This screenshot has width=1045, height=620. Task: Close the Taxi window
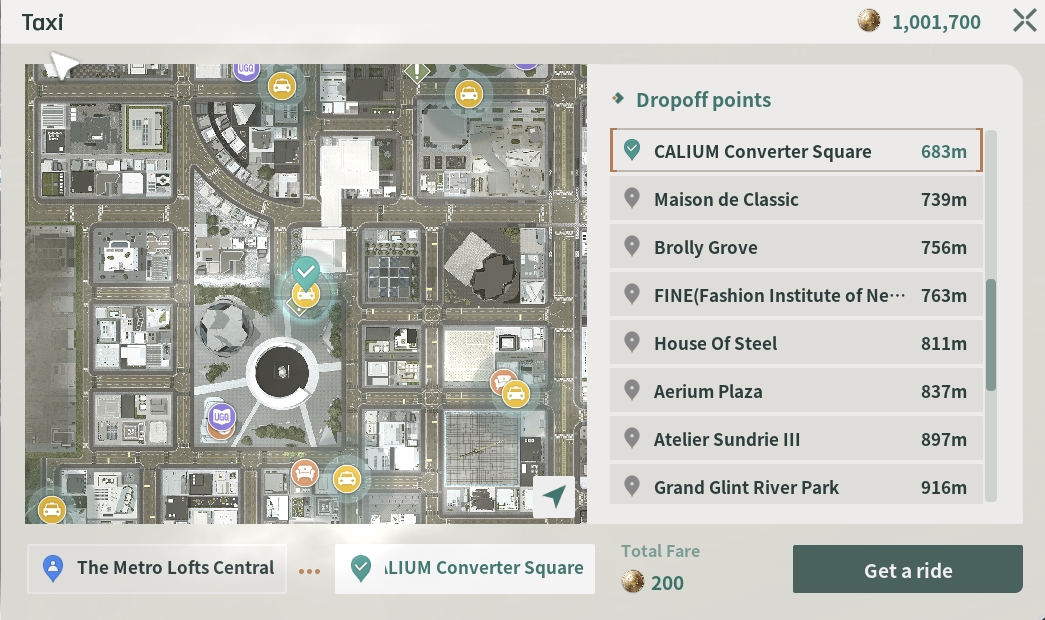[1024, 21]
